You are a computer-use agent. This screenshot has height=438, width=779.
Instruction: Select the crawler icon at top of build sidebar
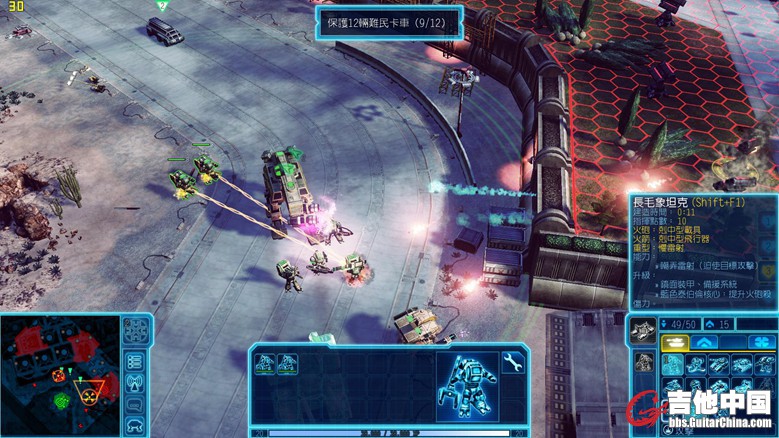click(x=643, y=329)
